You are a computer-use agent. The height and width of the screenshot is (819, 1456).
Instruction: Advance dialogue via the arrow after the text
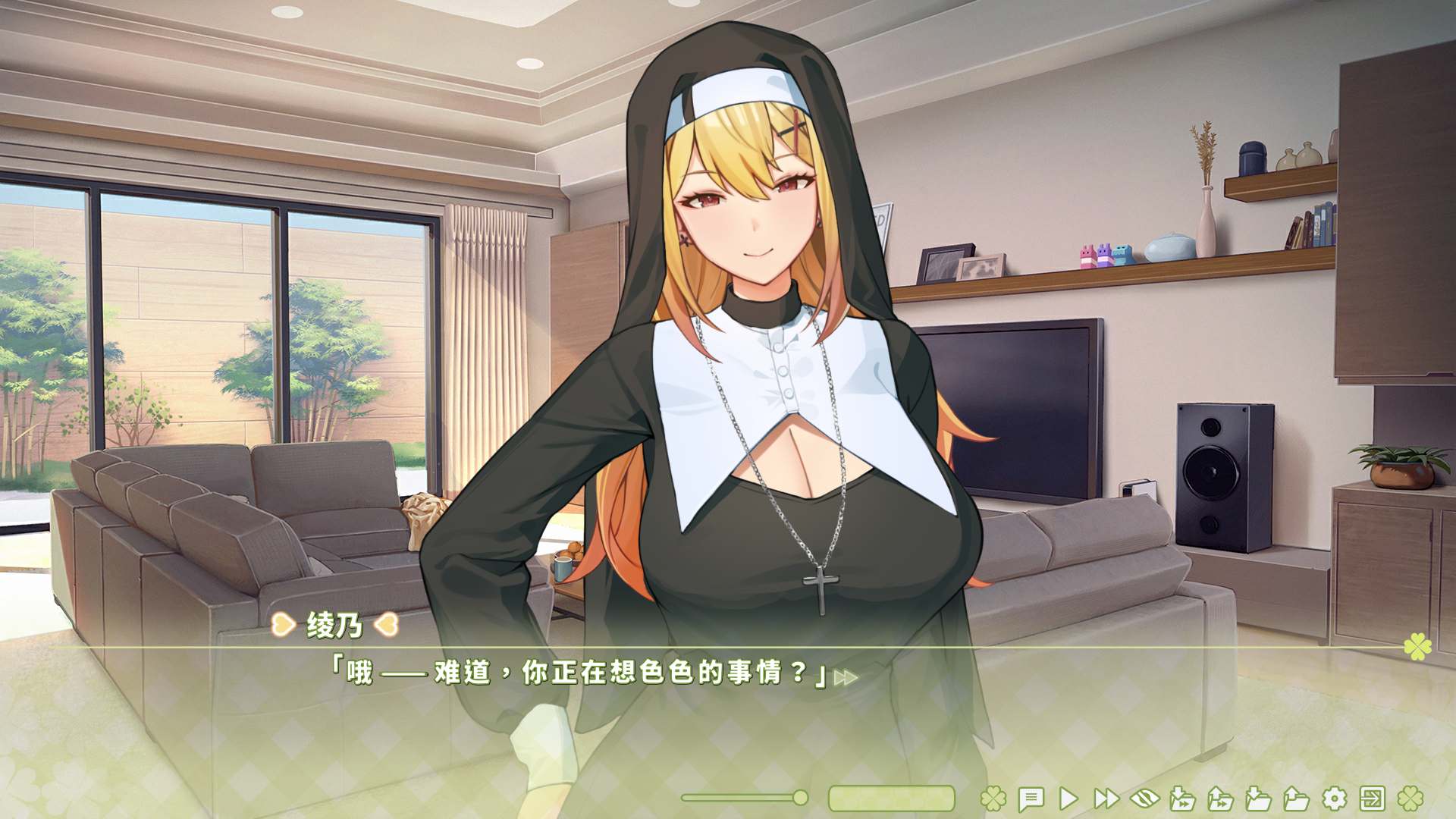pos(846,678)
